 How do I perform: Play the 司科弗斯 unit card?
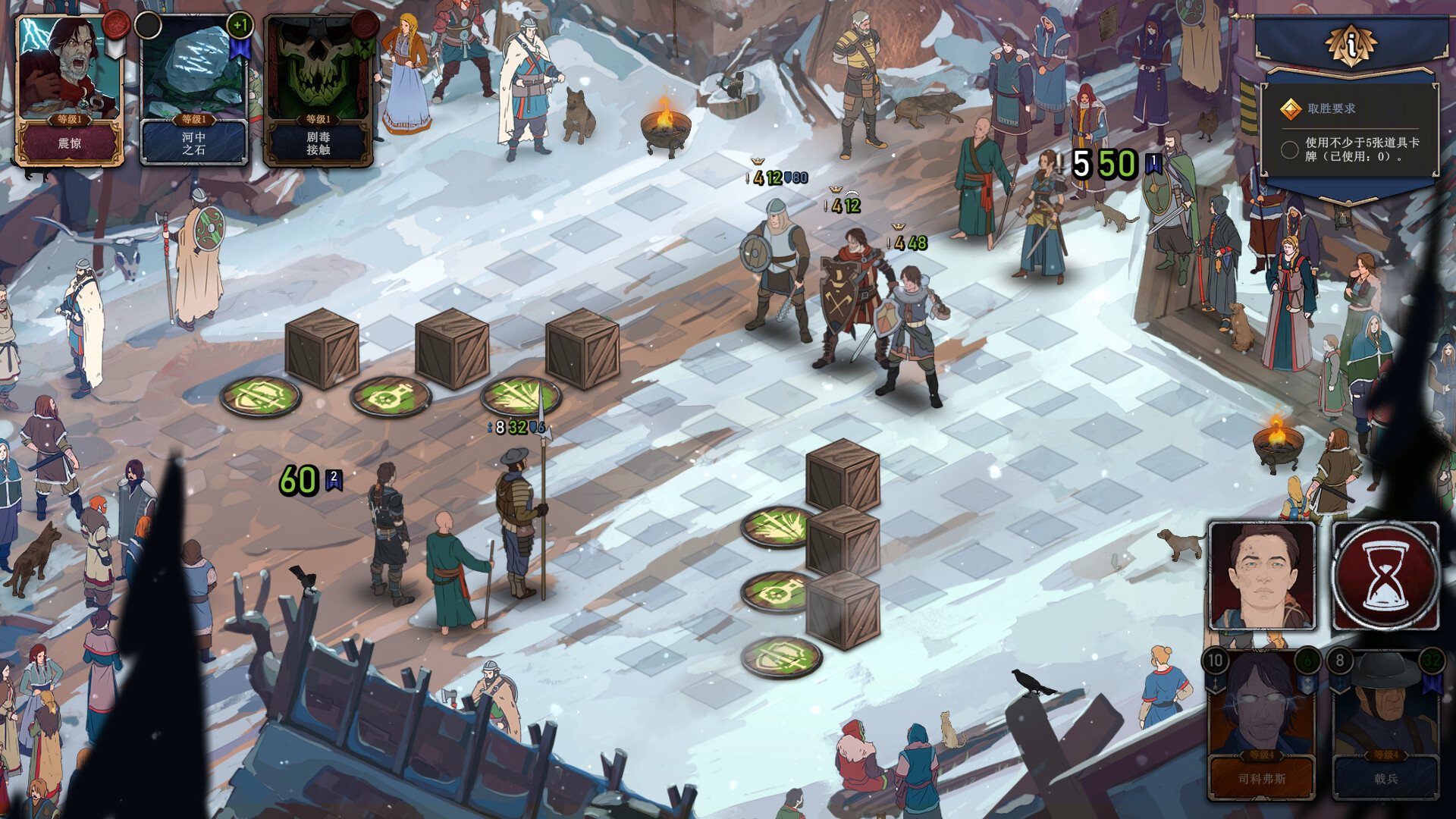pos(1262,724)
